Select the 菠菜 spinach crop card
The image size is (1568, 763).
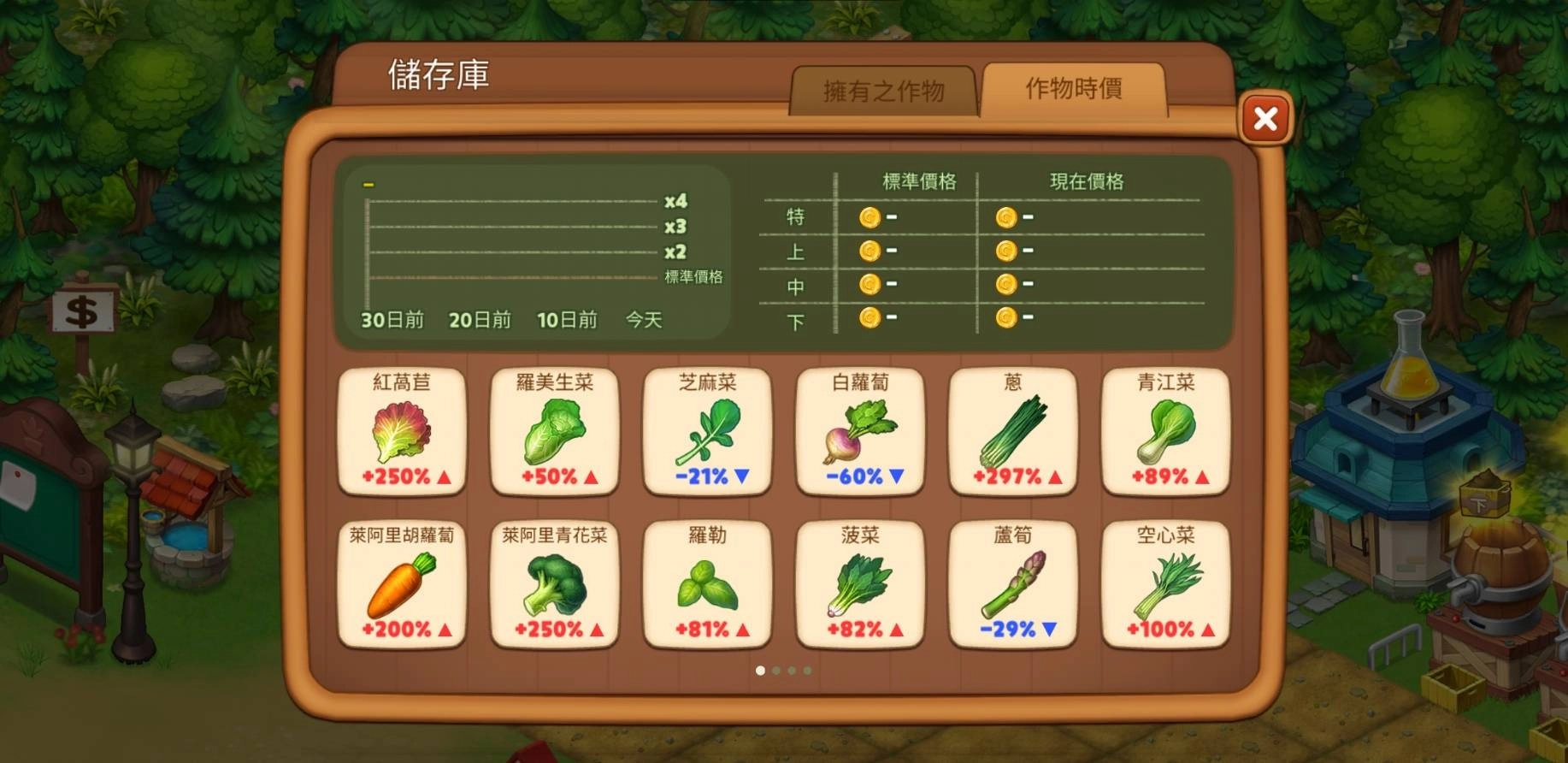[860, 586]
